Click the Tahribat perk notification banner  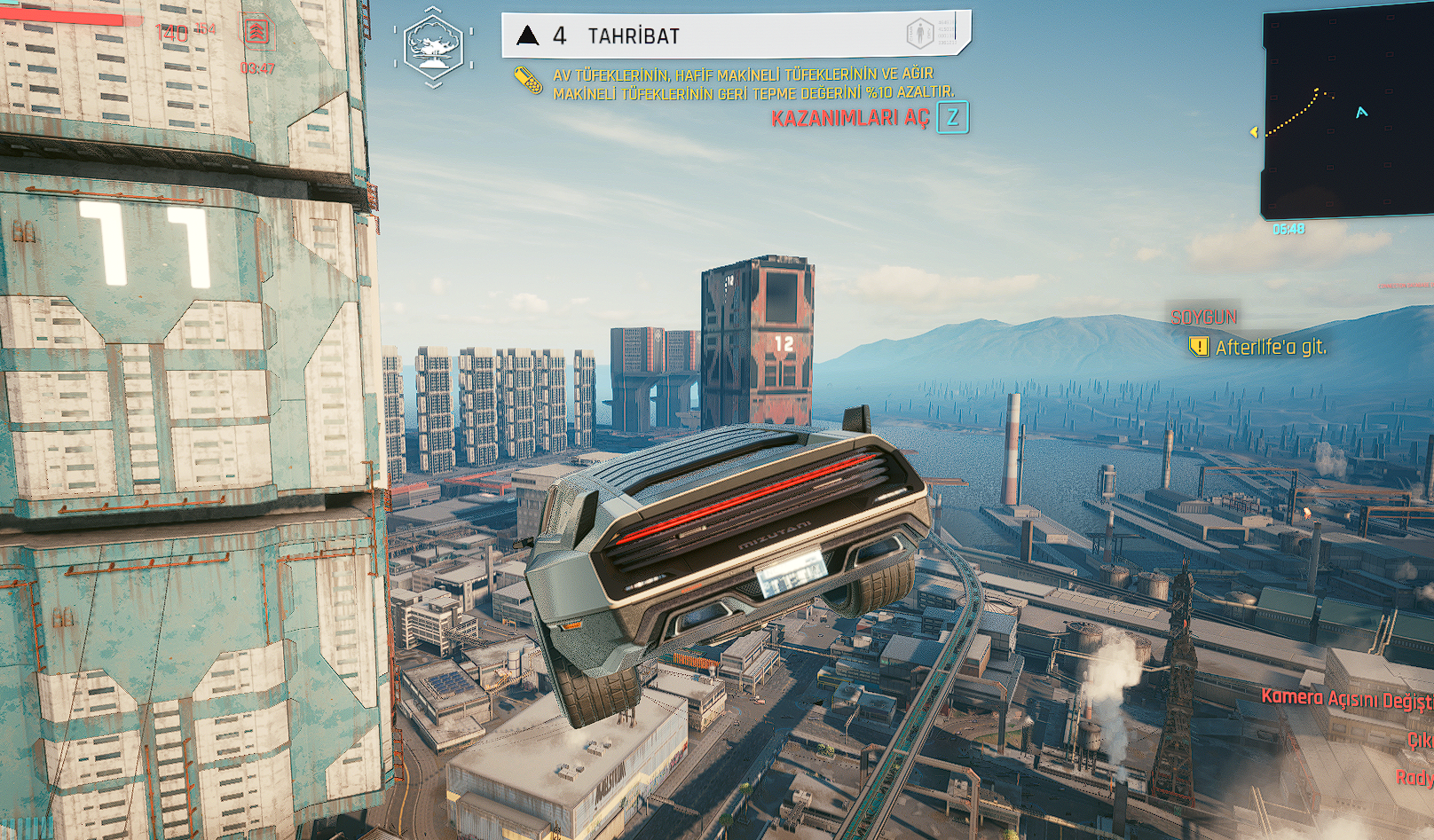click(735, 35)
